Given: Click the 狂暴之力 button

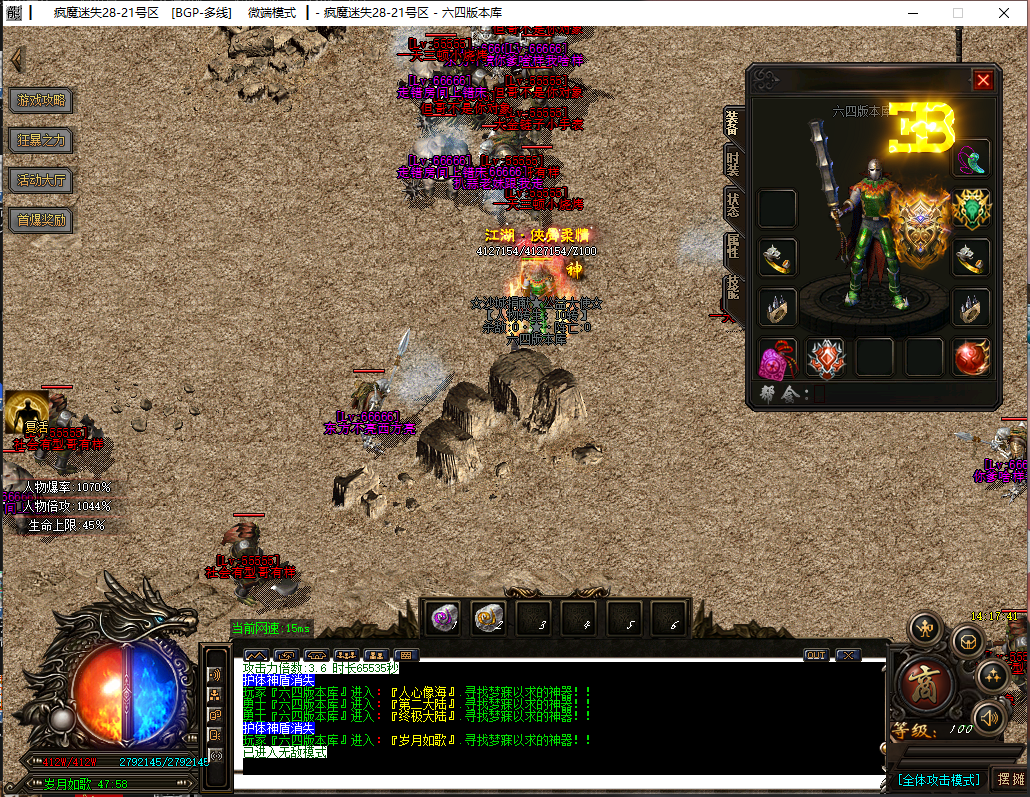Looking at the screenshot, I should (42, 140).
